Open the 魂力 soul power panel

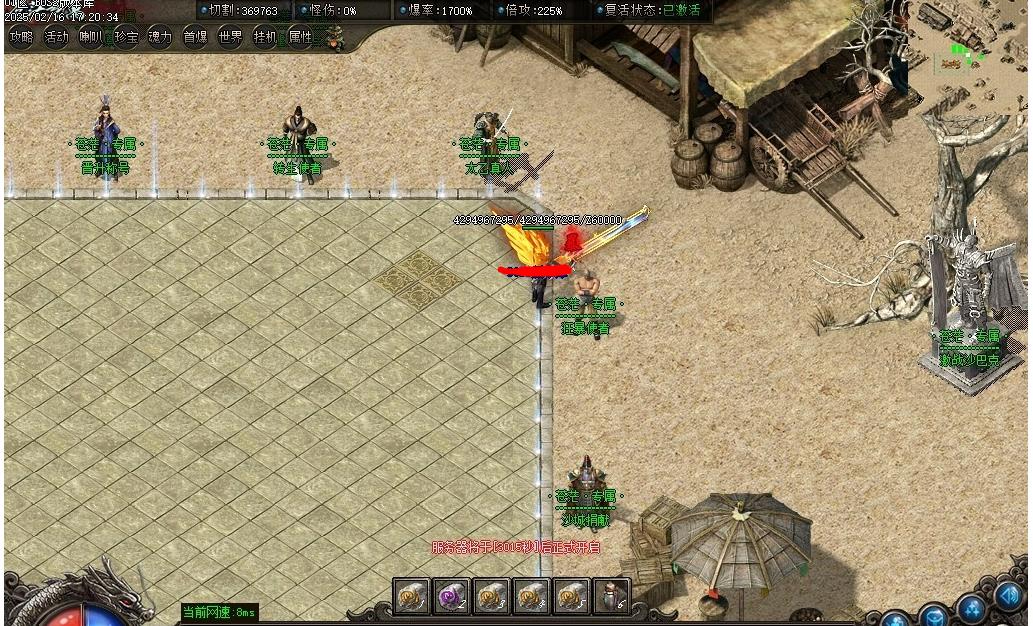160,38
